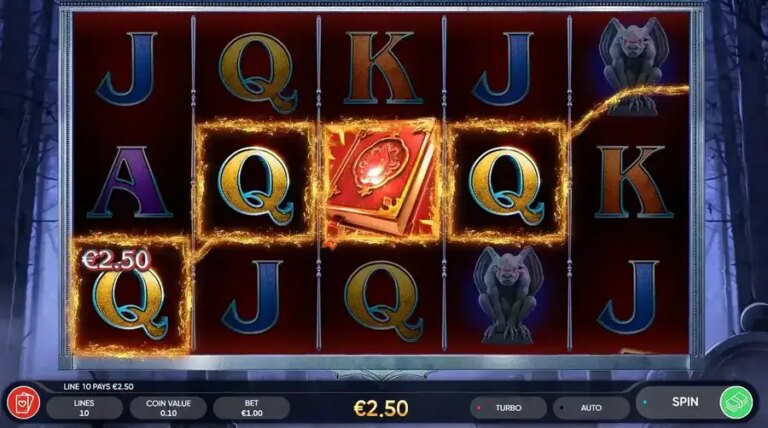The image size is (768, 428).
Task: Spin the reels with the SPIN button
Action: 683,402
